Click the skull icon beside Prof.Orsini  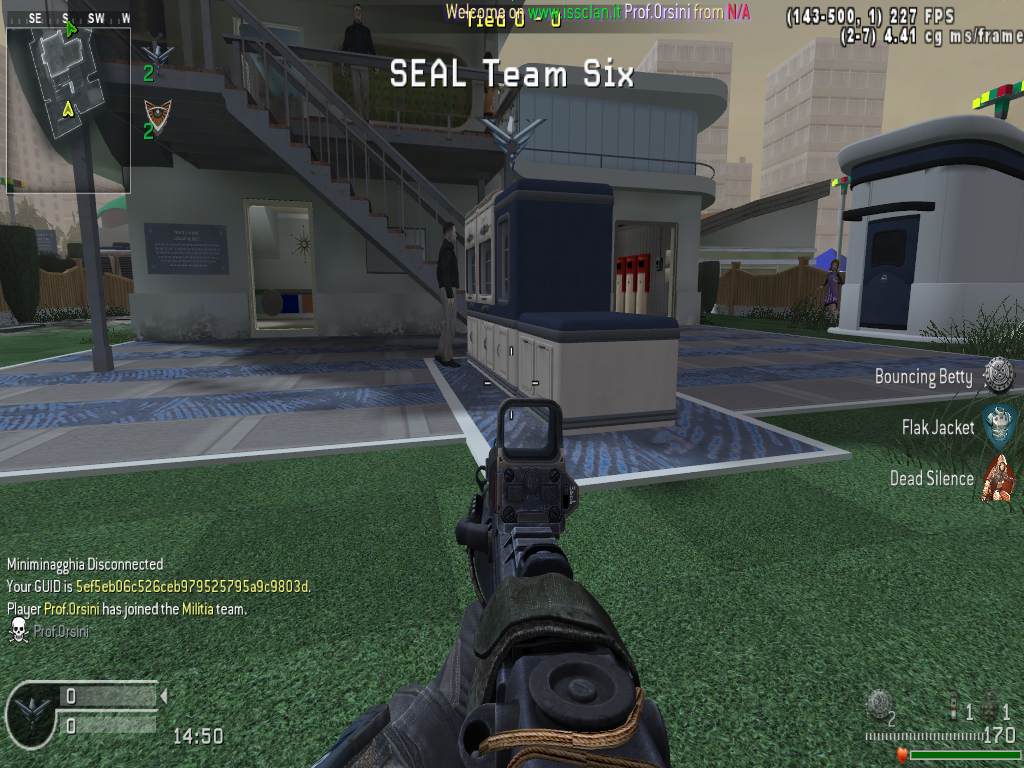coord(18,630)
